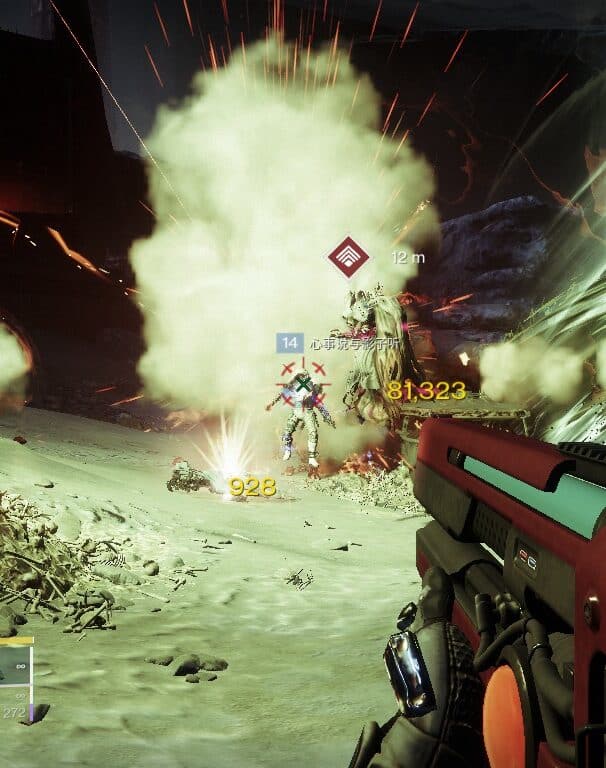Select the red diamond objective waypoint marker
The height and width of the screenshot is (768, 606).
point(348,258)
